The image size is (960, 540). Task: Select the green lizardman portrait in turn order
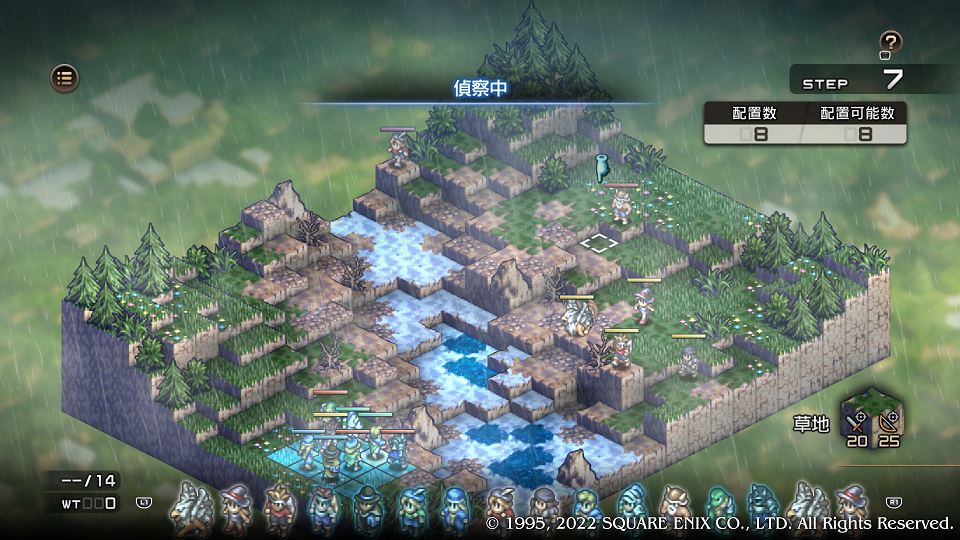pos(718,504)
